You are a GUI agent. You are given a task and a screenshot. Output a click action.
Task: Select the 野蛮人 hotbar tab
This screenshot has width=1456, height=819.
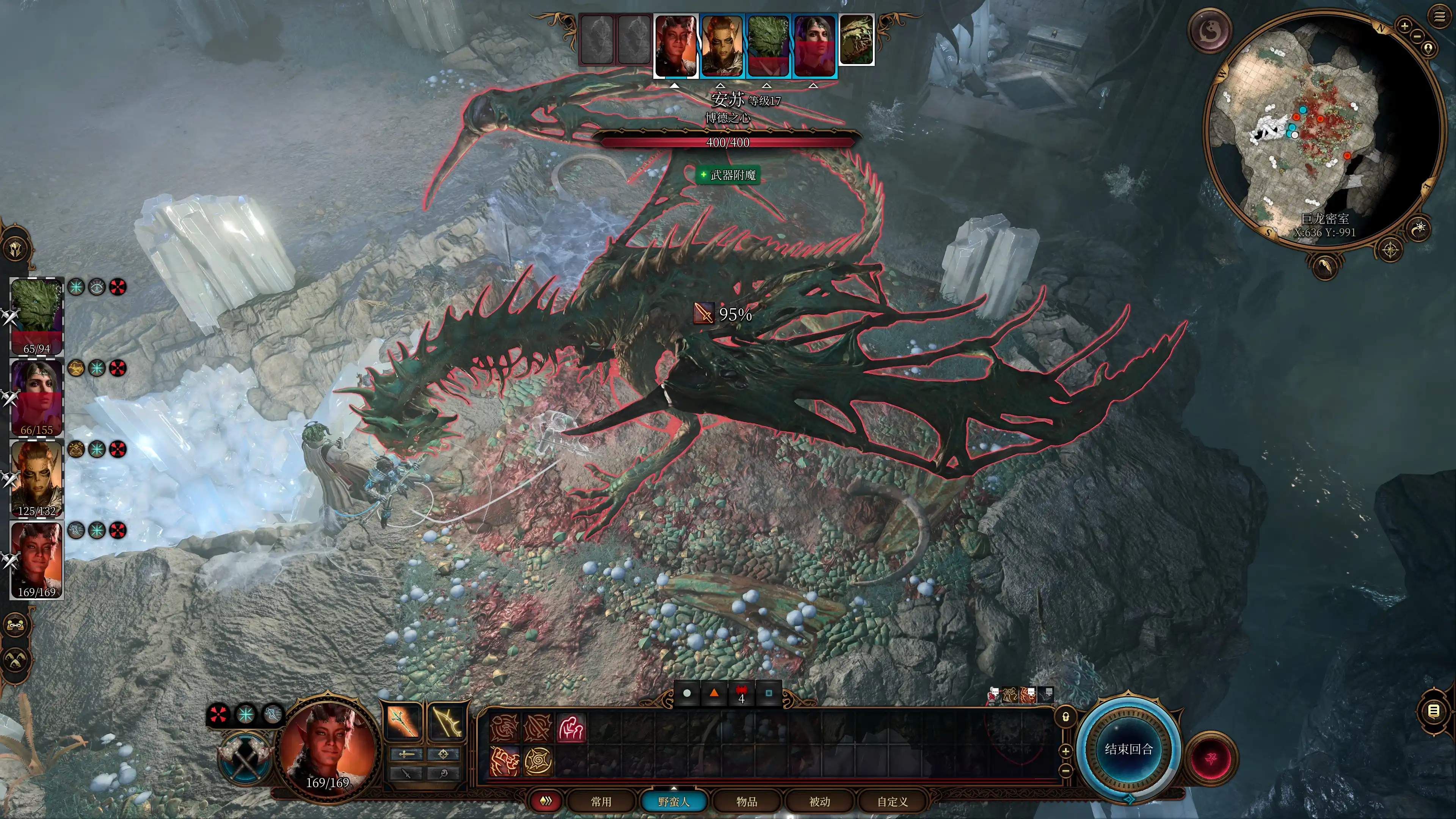coord(674,802)
